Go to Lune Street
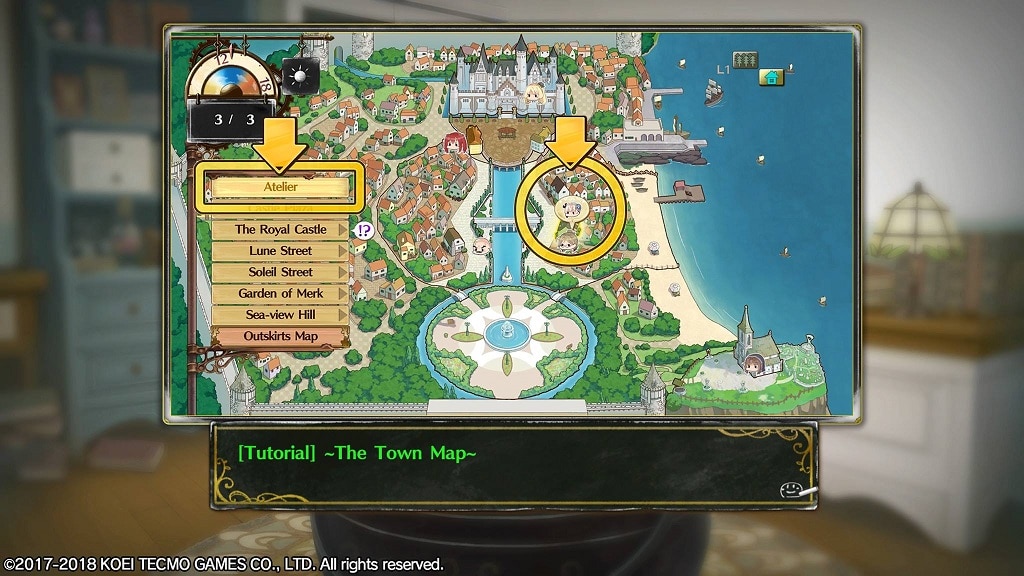Screen dimensions: 1024x576 (280, 251)
